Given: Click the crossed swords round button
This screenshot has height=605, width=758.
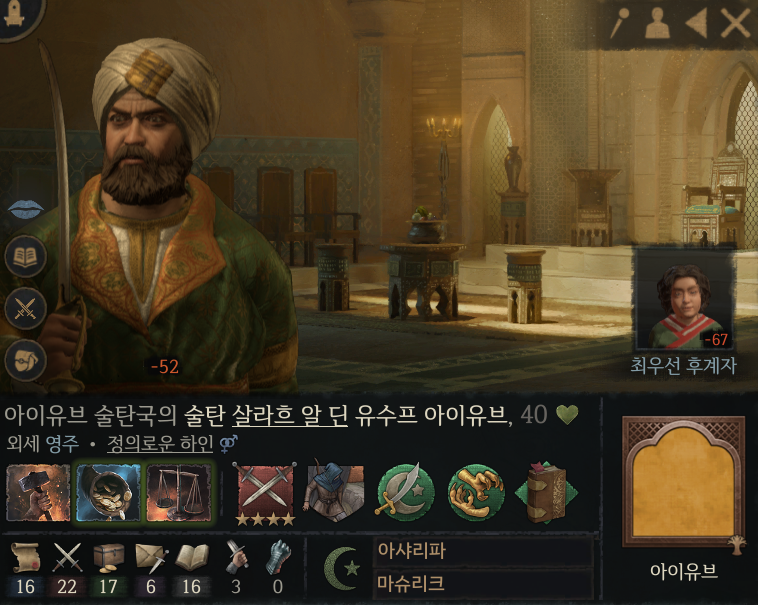Looking at the screenshot, I should coord(25,308).
